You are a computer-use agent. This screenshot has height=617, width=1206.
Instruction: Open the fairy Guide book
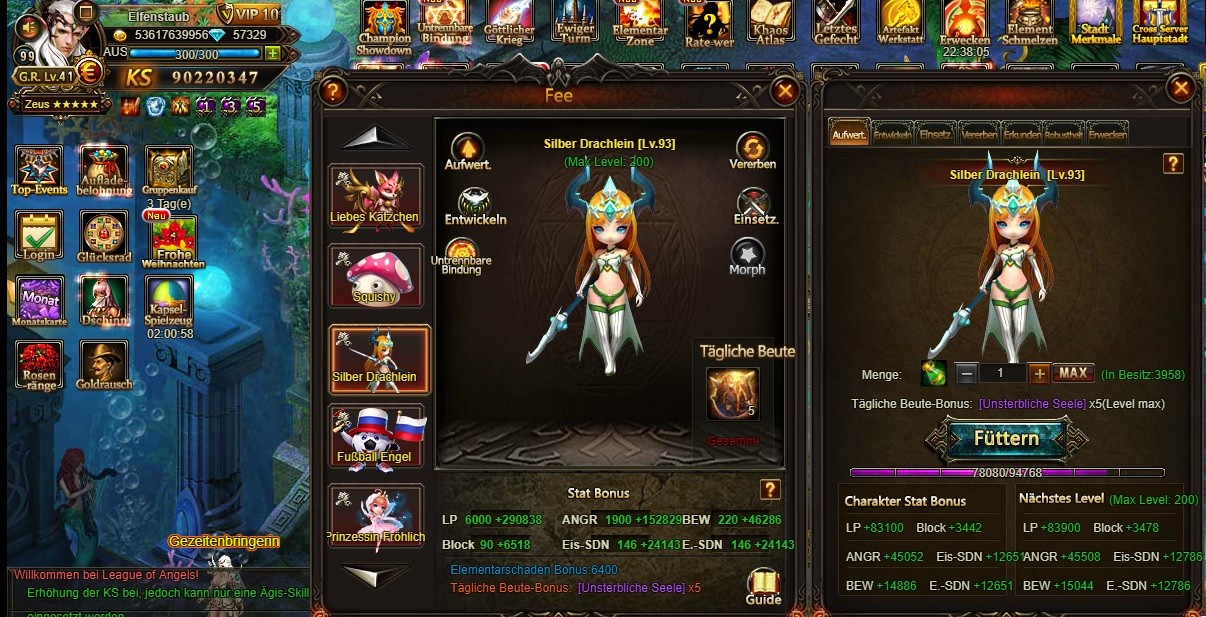(x=763, y=586)
